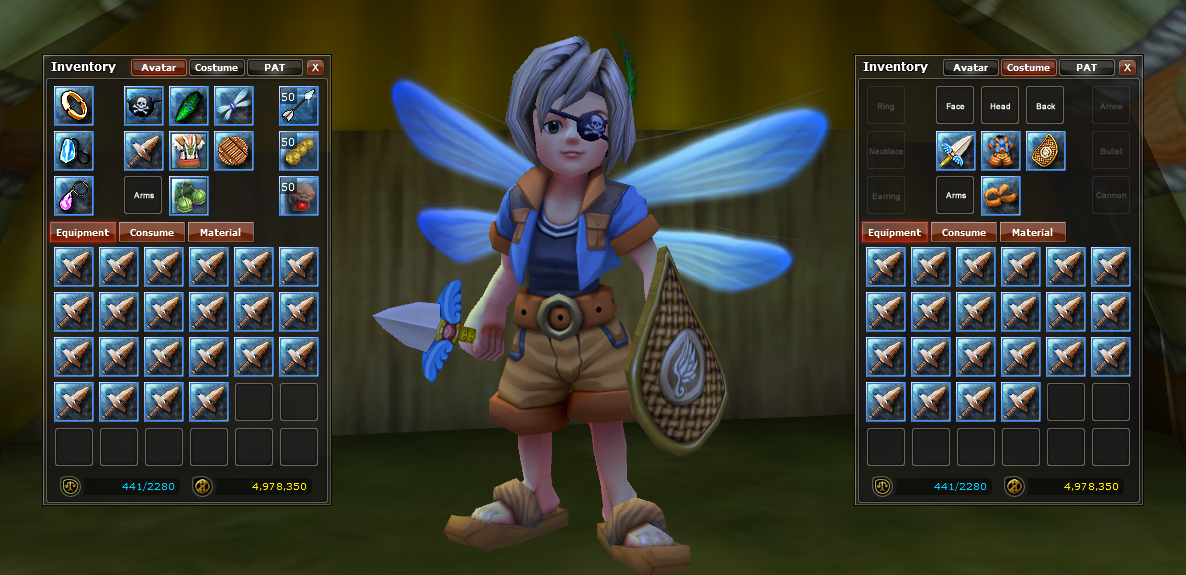Select the round wooden shield slot
Screen dimensions: 1186x575
234,150
